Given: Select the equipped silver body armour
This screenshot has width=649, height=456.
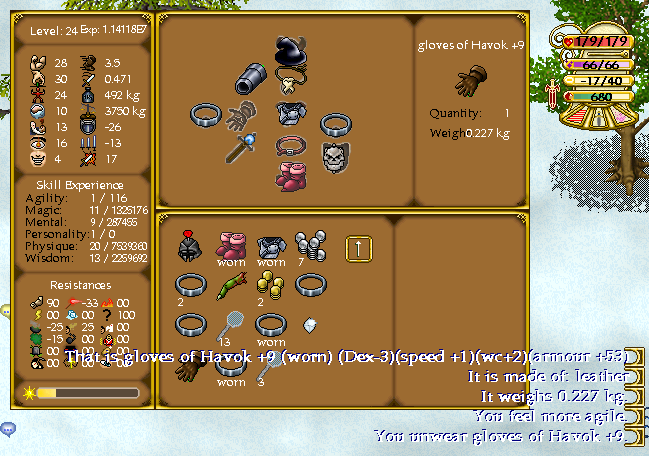Looking at the screenshot, I should click(x=289, y=110).
